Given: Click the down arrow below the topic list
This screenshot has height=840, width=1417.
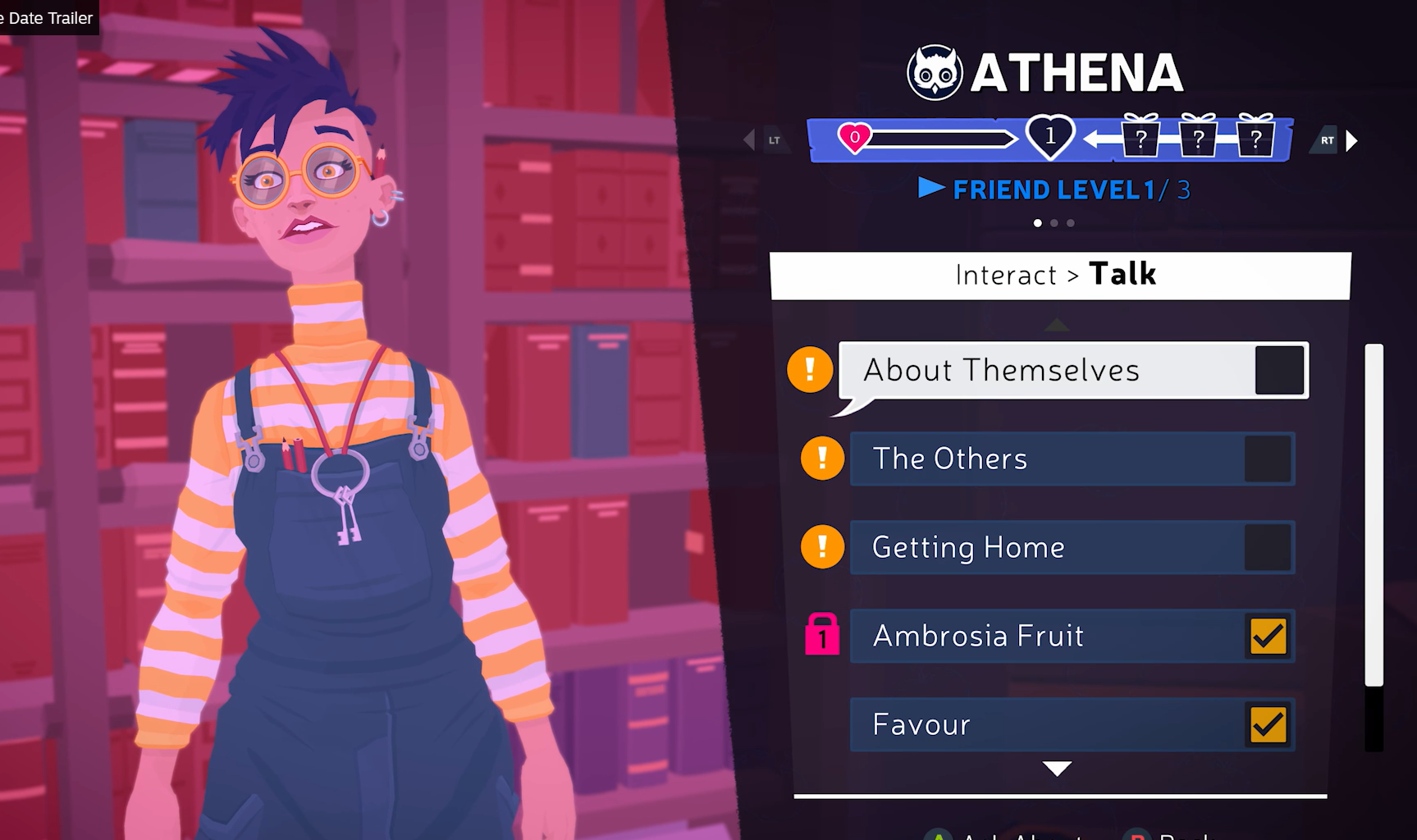Looking at the screenshot, I should 1057,769.
